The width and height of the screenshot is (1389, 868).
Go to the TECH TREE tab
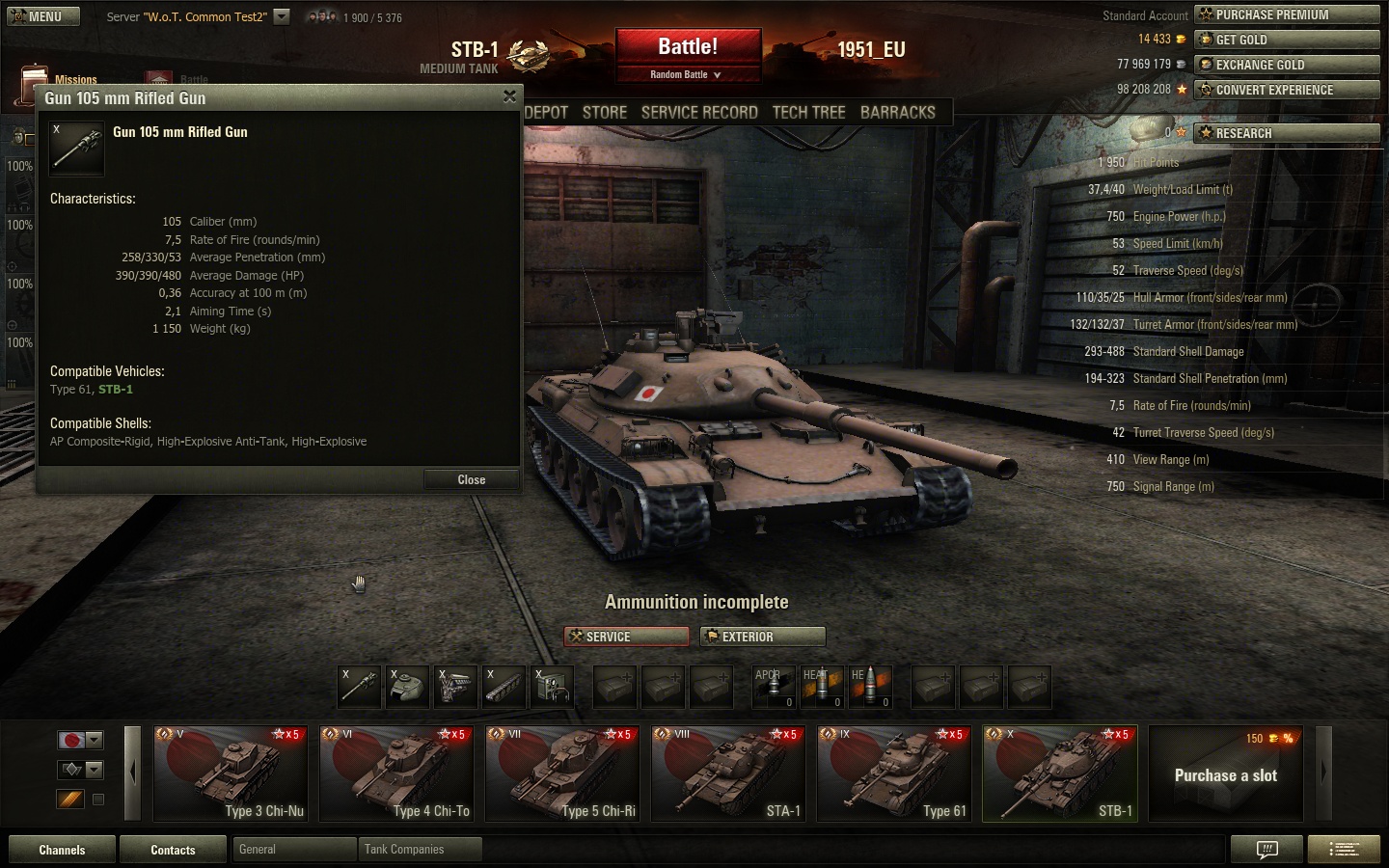coord(808,112)
